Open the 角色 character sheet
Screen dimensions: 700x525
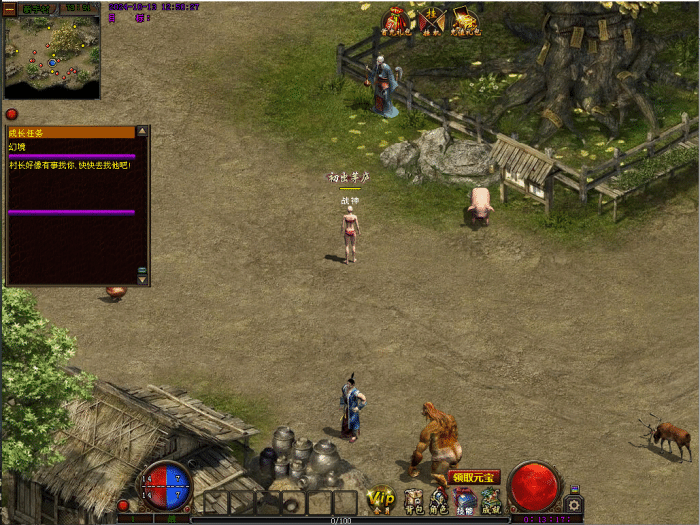[x=439, y=501]
